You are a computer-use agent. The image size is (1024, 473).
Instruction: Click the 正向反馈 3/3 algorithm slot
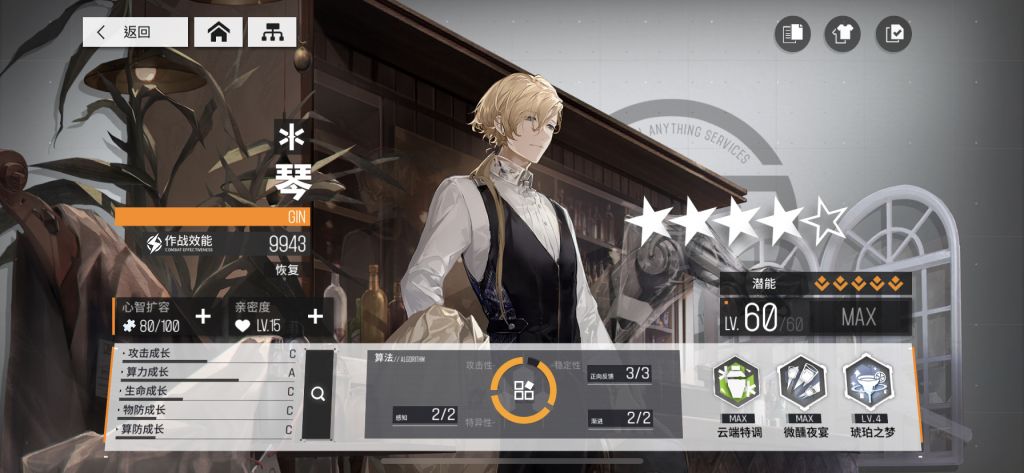(x=620, y=374)
